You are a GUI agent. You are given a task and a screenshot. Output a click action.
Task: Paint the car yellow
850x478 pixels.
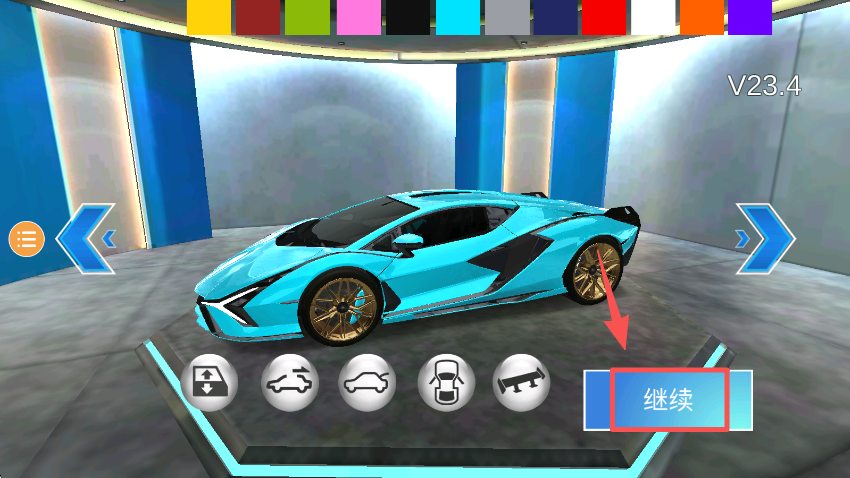click(x=209, y=17)
